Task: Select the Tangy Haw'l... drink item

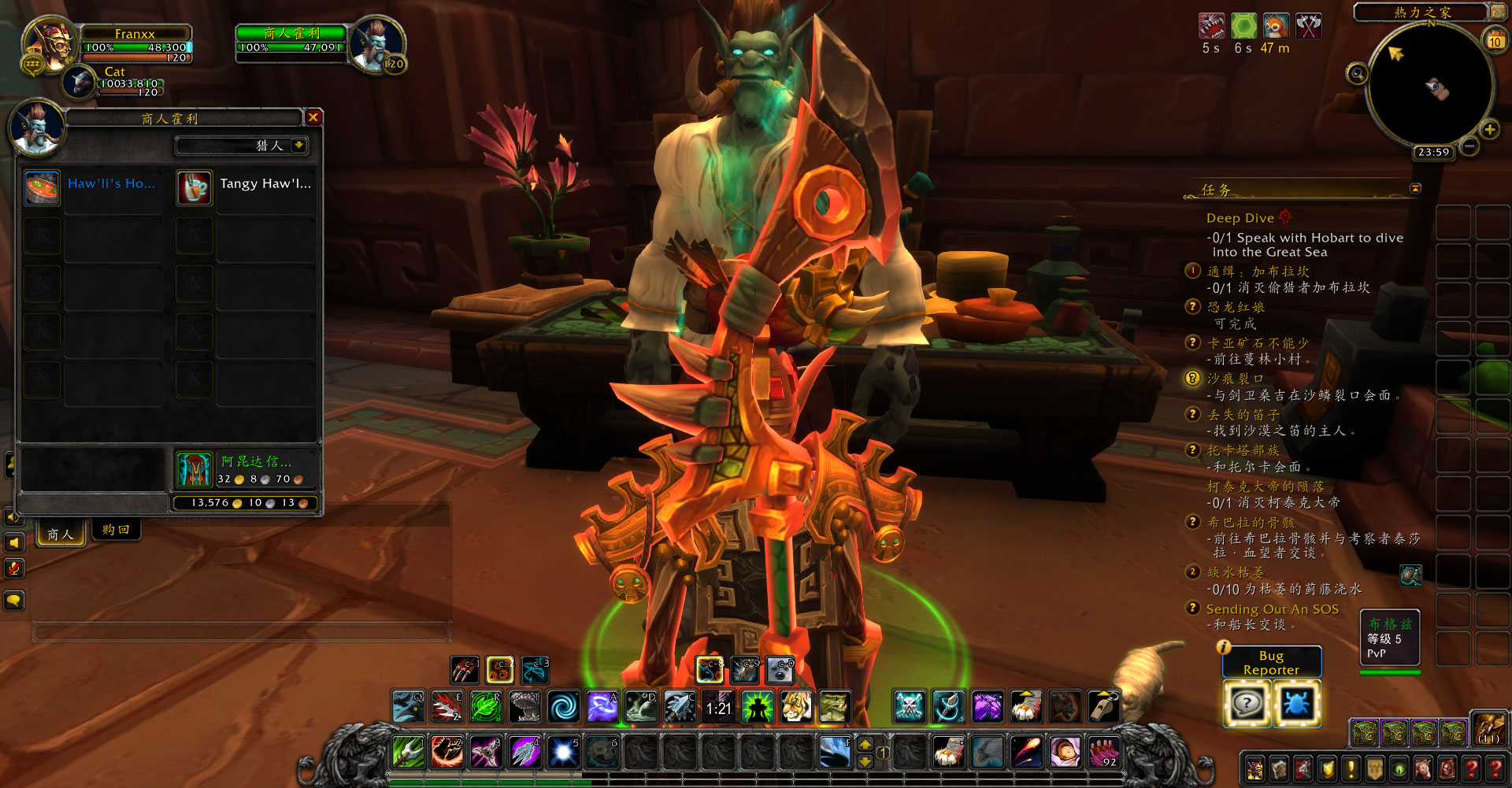Action: (x=195, y=188)
